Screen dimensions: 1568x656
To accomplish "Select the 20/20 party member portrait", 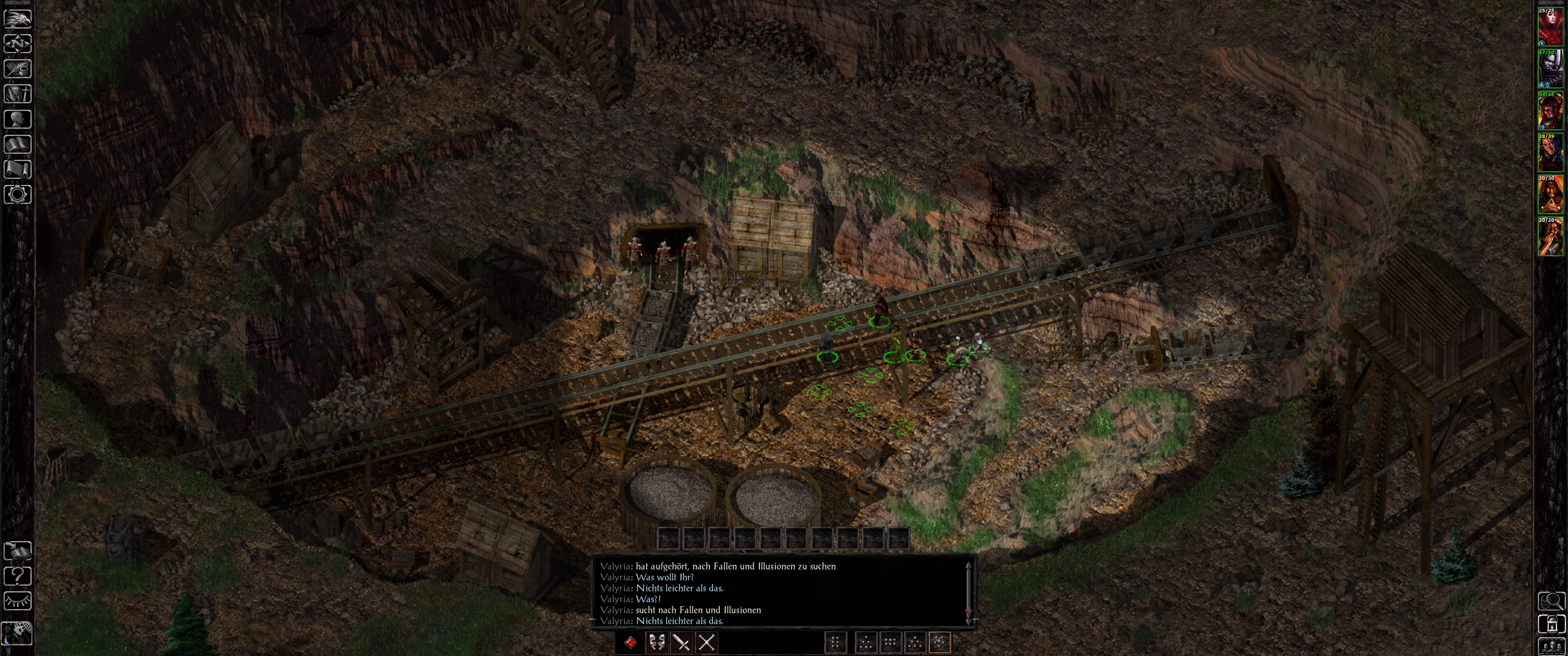I will click(x=1550, y=237).
